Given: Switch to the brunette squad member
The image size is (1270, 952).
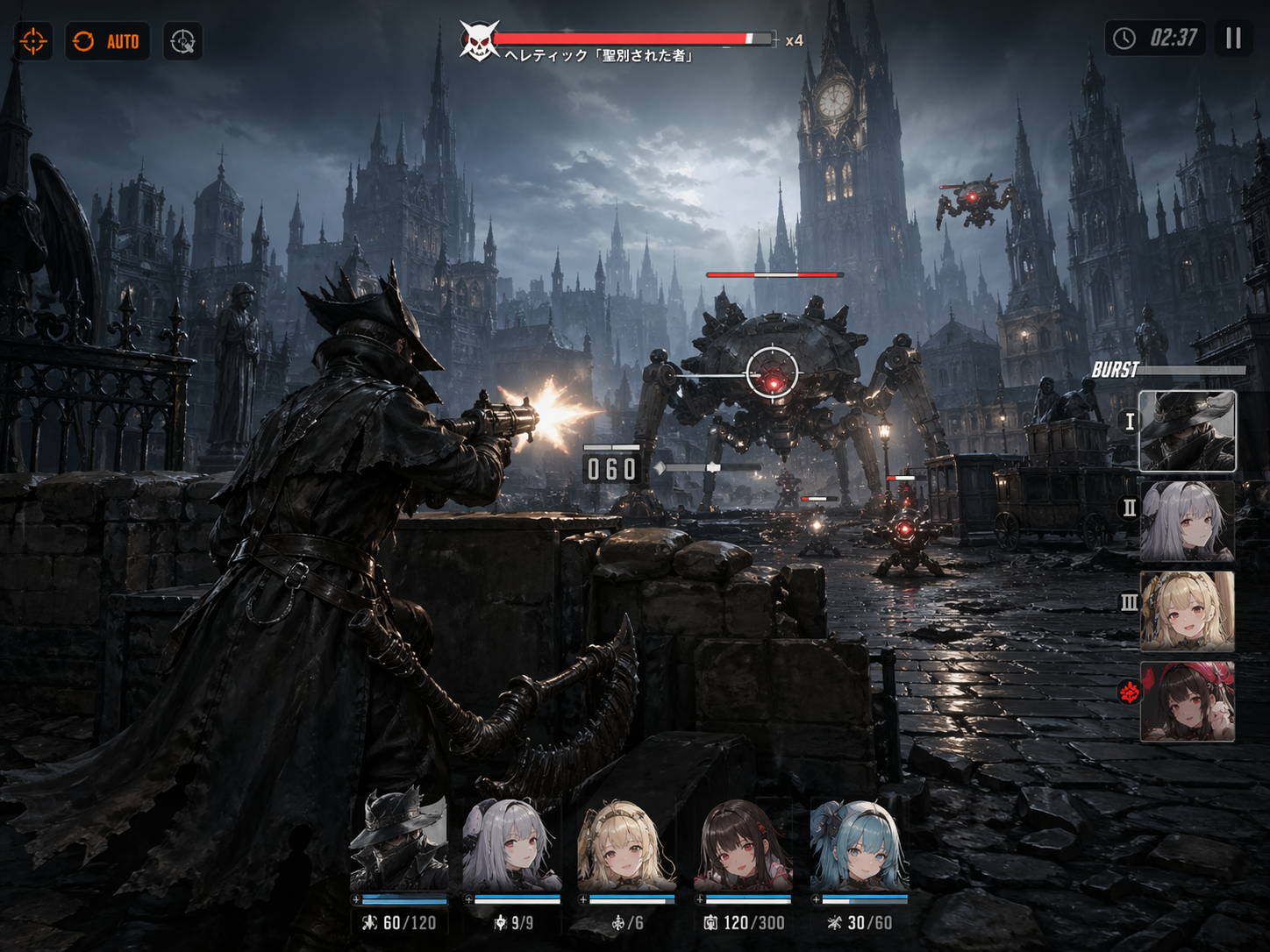Looking at the screenshot, I should point(744,846).
